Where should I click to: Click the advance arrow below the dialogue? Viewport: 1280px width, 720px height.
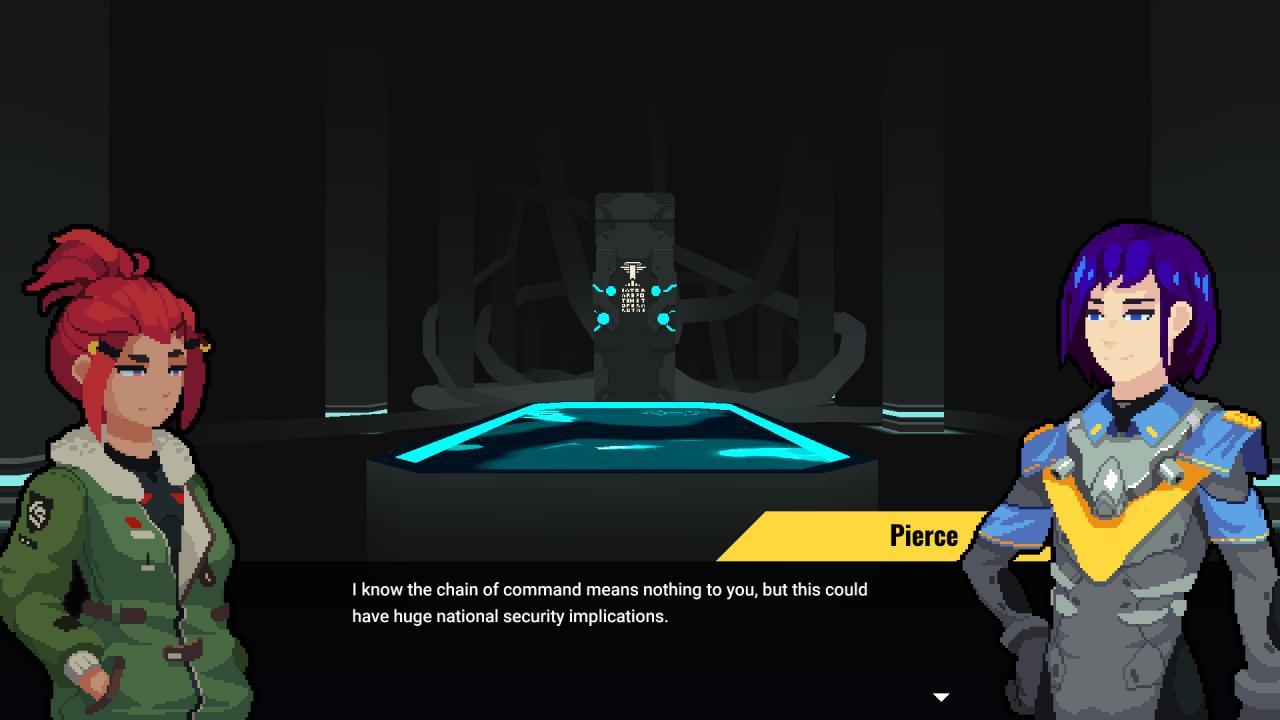(940, 695)
